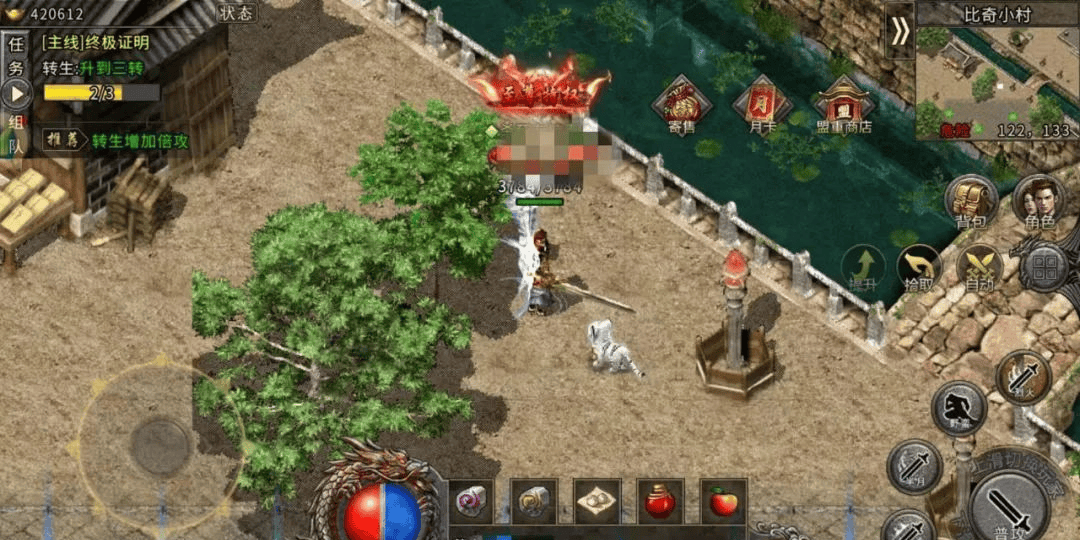Tap the 拾取 pickup button
Viewport: 1080px width, 540px height.
919,268
